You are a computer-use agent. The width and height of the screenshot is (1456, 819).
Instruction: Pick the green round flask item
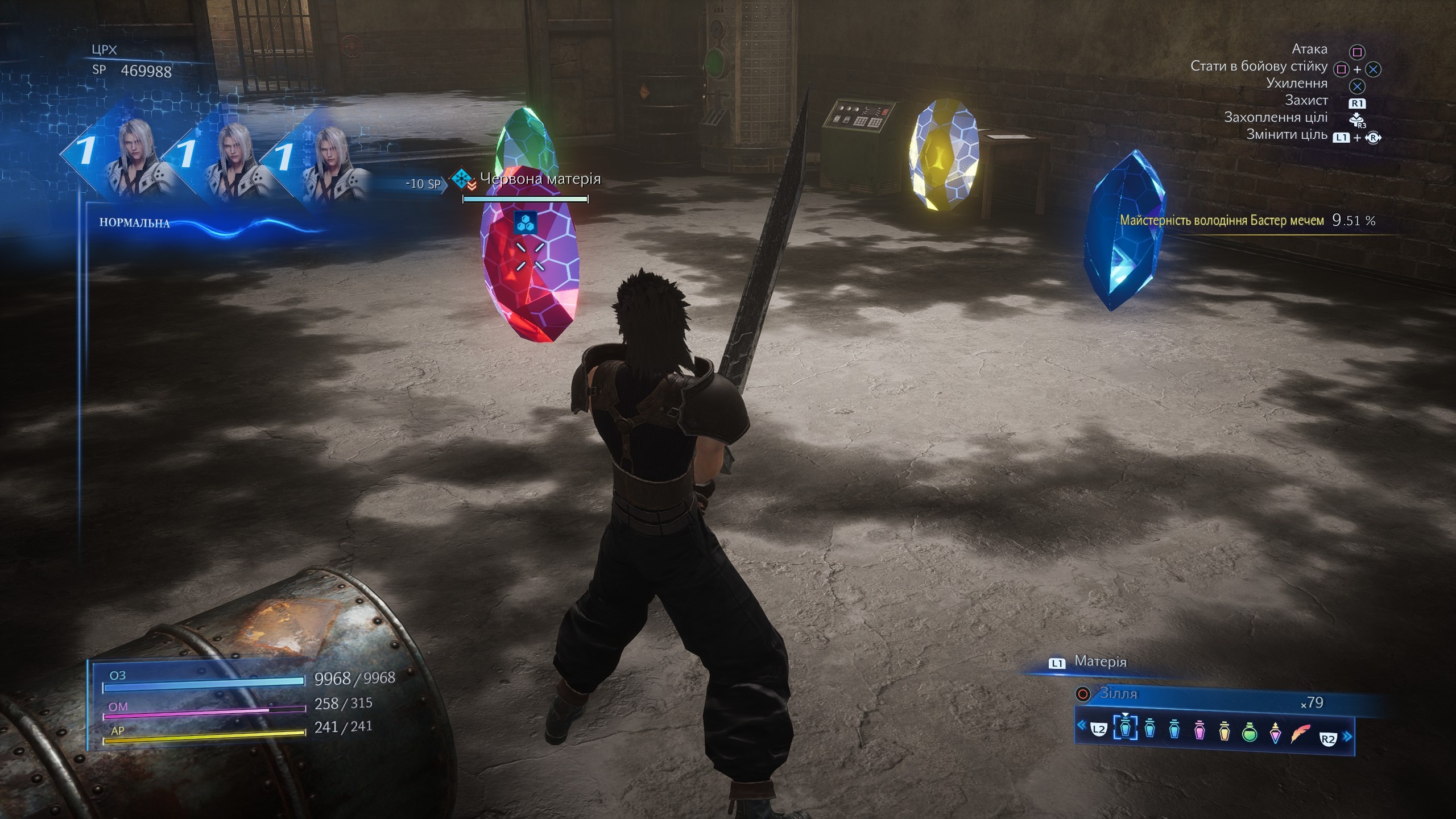pos(1250,731)
